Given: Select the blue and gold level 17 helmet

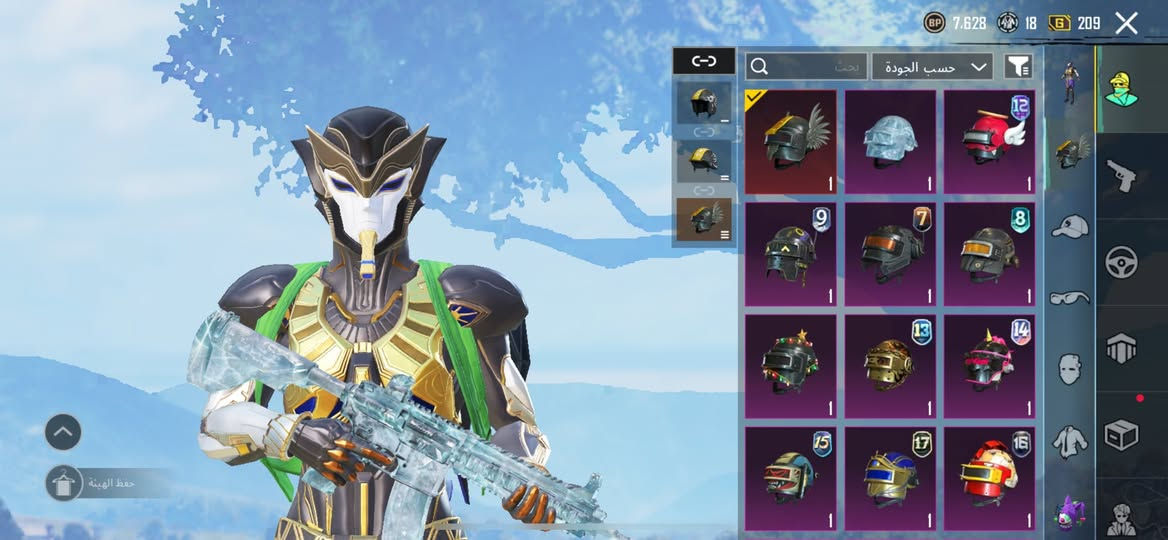Looking at the screenshot, I should point(890,477).
